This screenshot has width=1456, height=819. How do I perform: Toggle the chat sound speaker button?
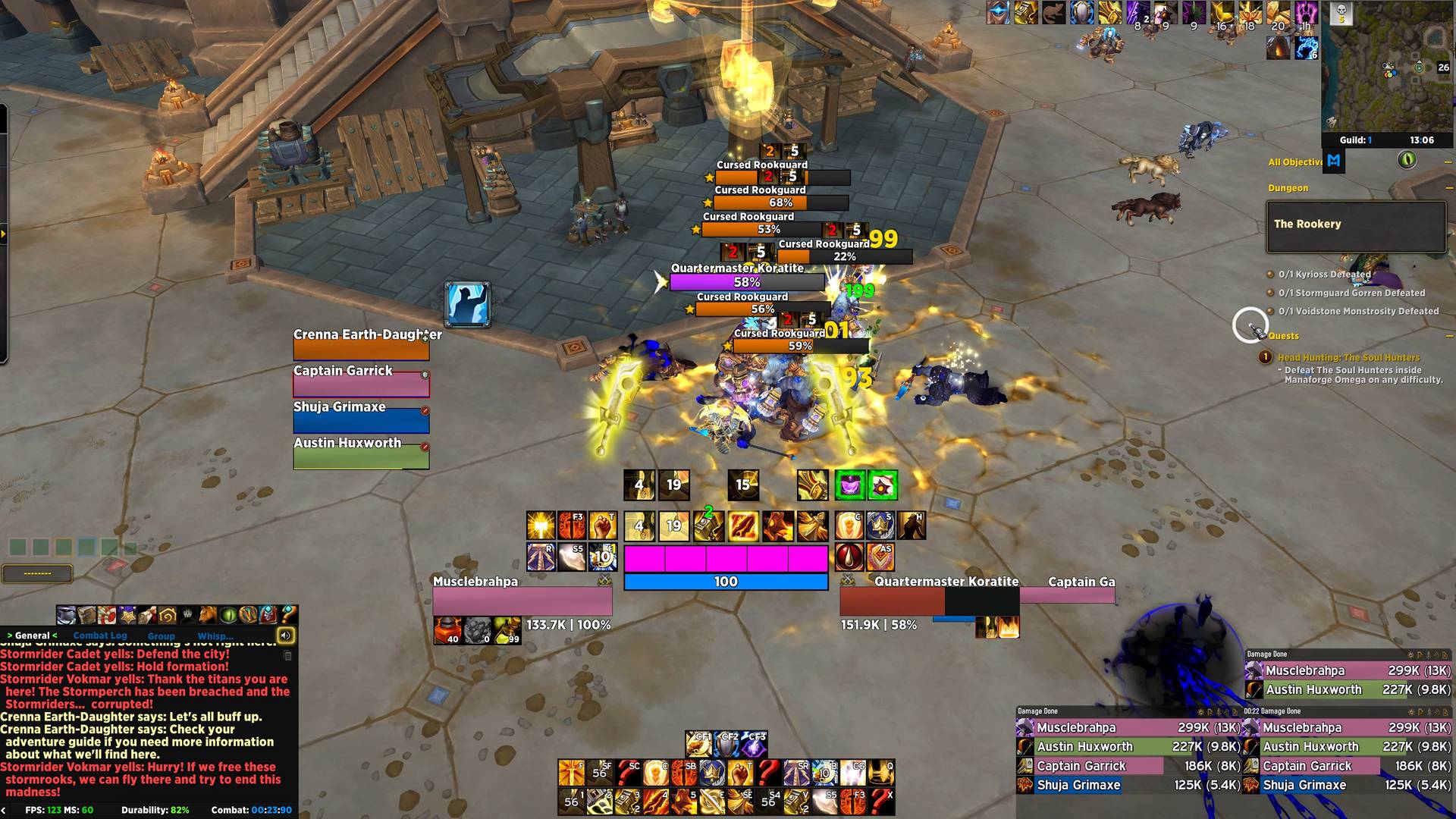click(286, 635)
